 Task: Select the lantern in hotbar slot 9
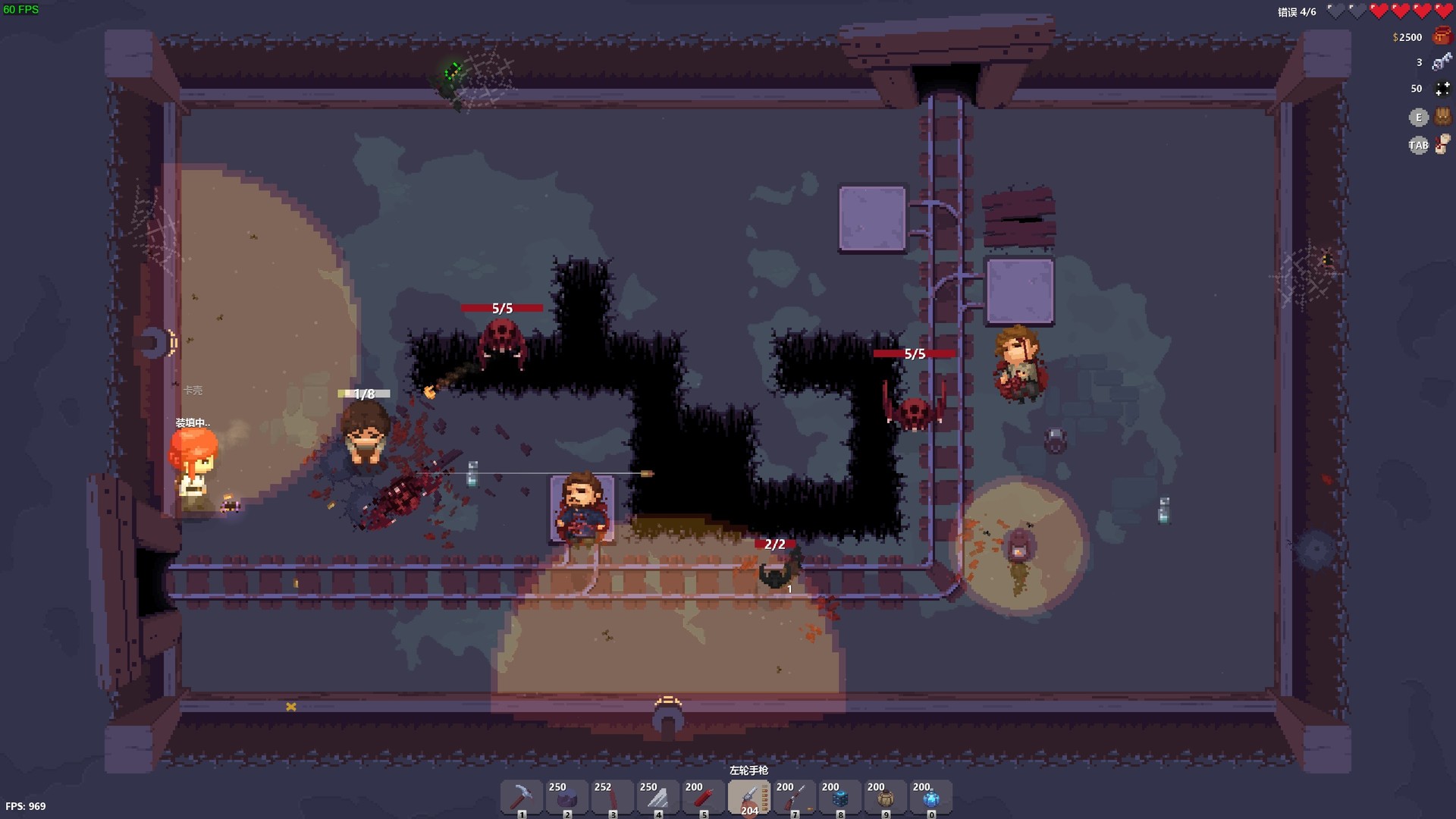[884, 797]
